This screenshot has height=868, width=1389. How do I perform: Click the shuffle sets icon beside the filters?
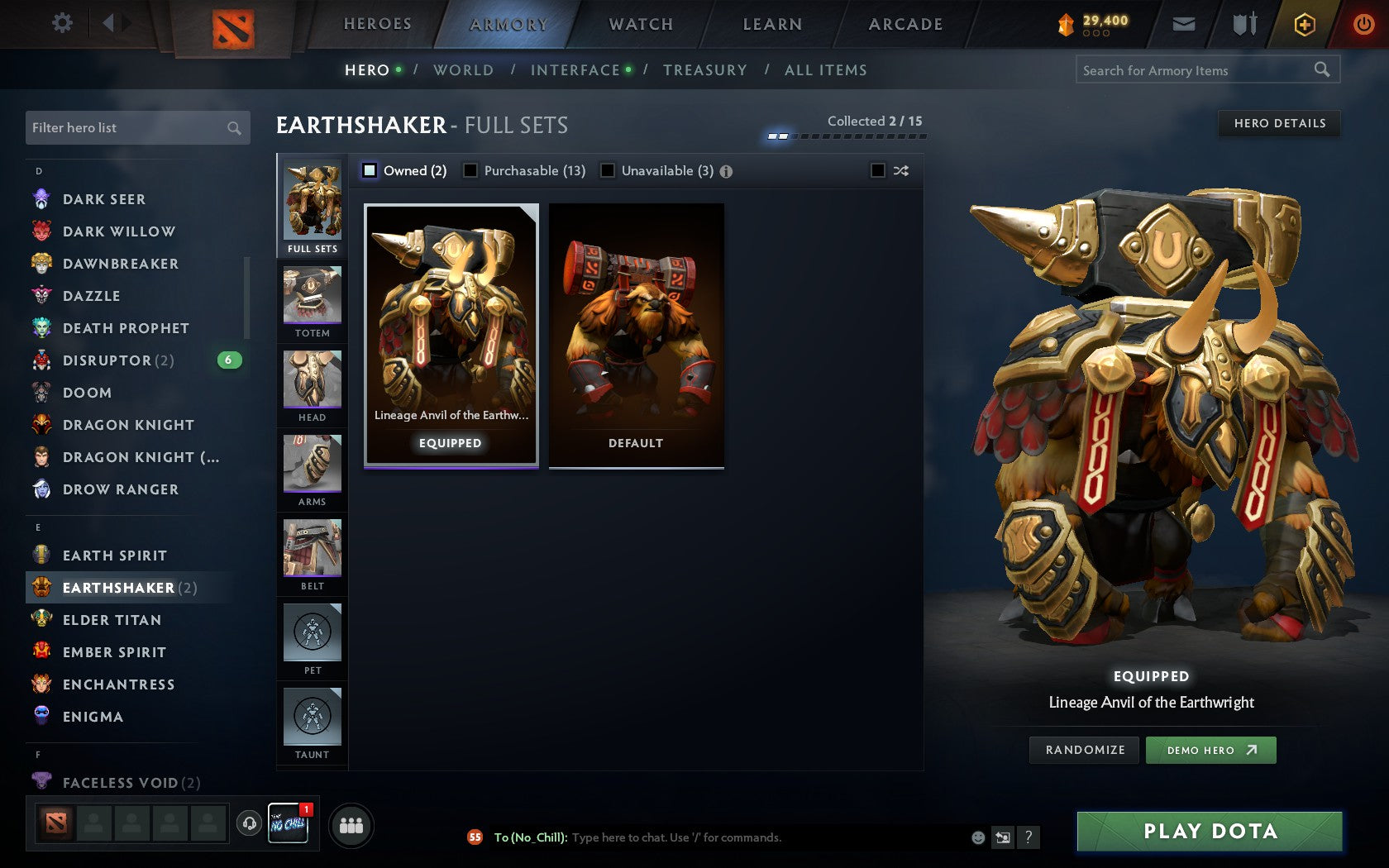[900, 170]
